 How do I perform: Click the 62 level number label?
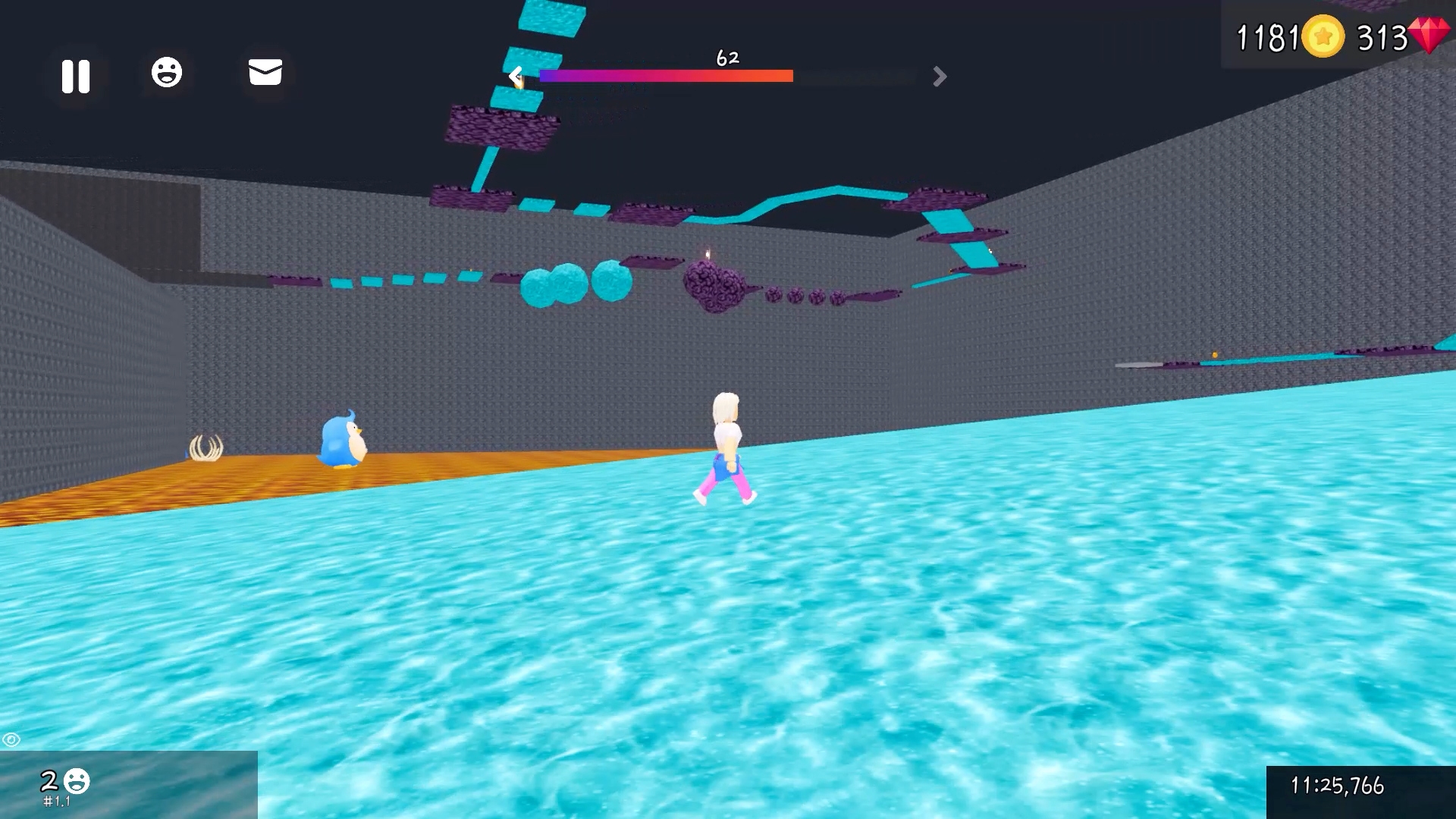click(x=727, y=58)
